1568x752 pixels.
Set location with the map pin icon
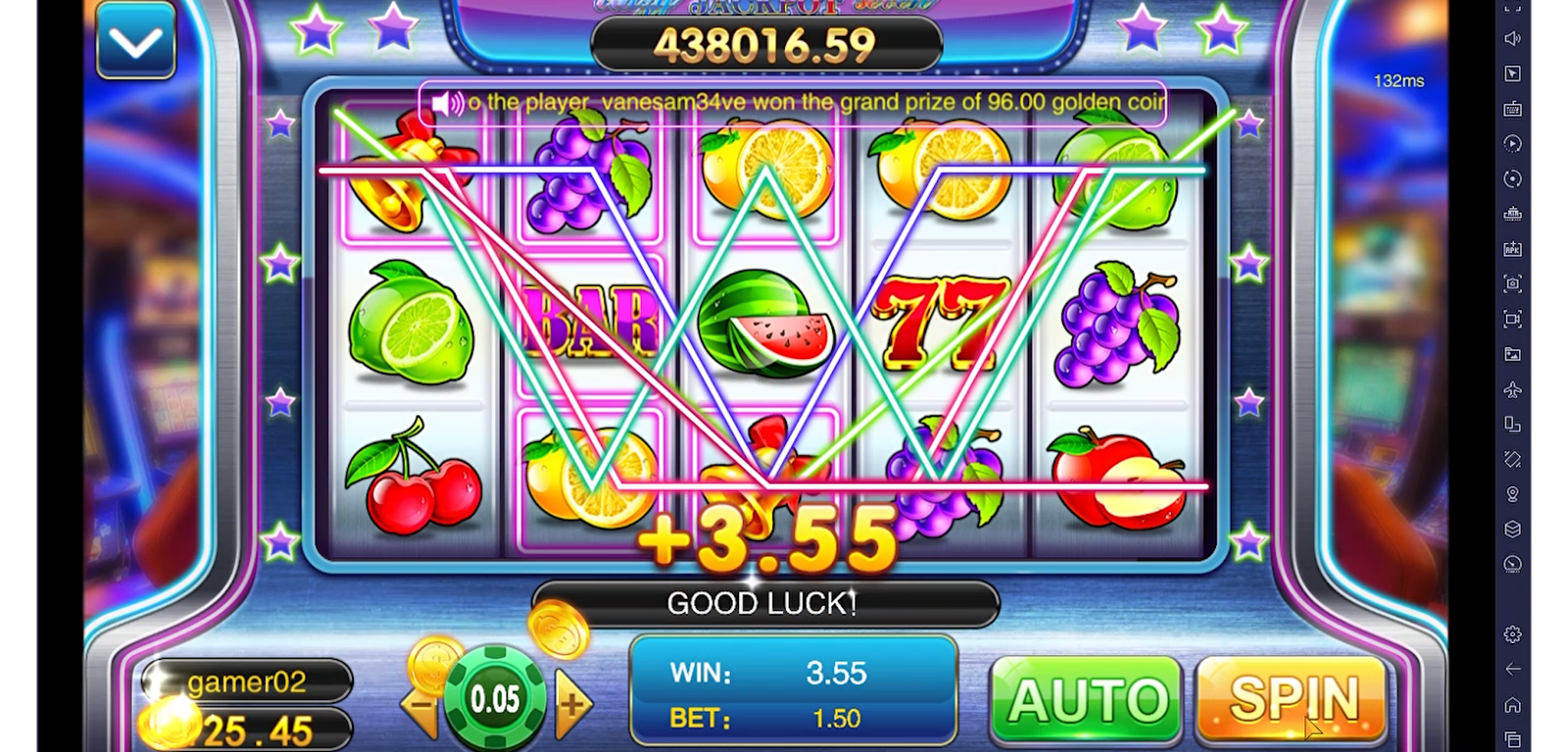[x=1512, y=494]
